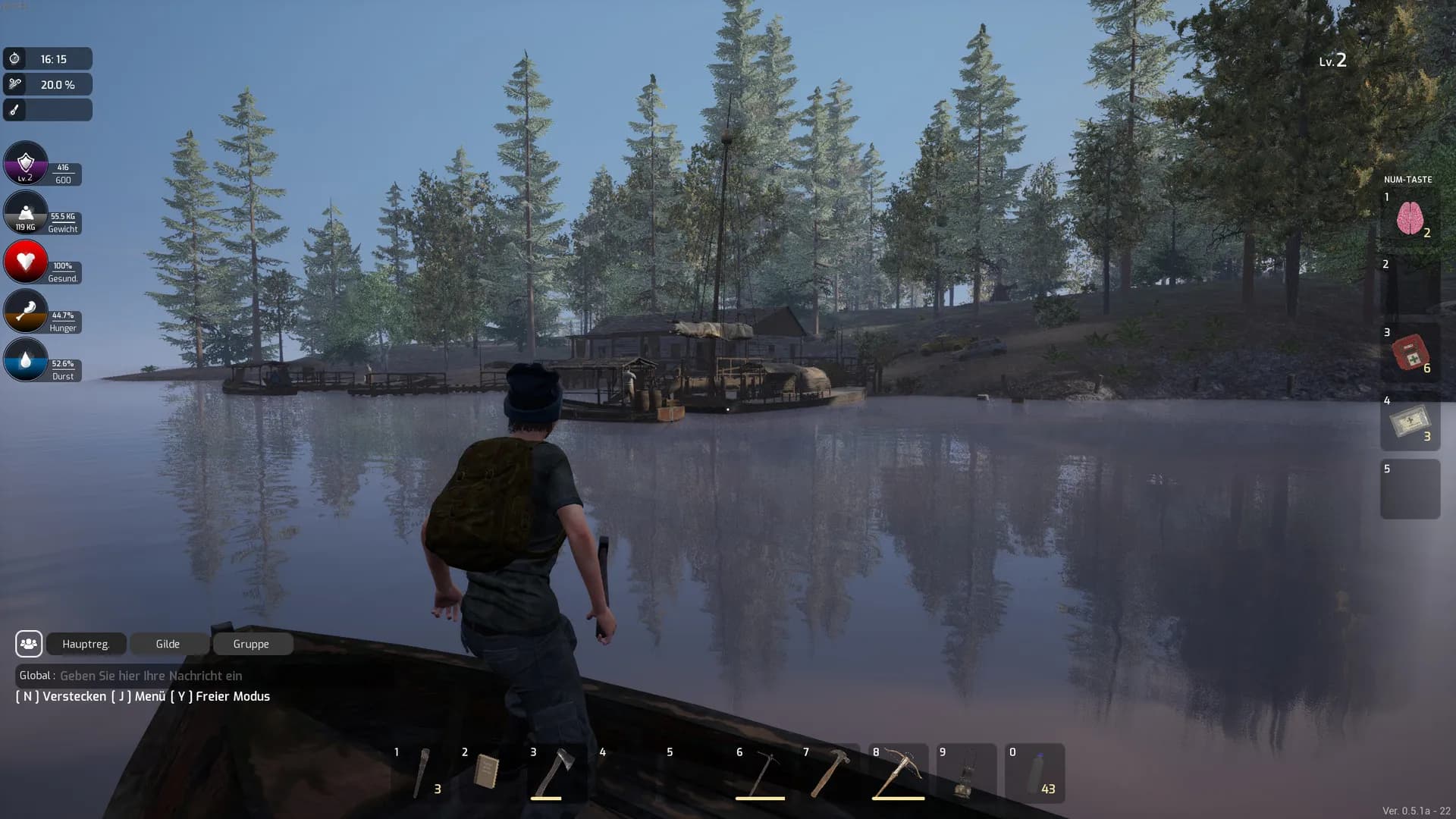This screenshot has height=819, width=1456.
Task: Select the bandage pack in num slot 4
Action: (x=1410, y=422)
